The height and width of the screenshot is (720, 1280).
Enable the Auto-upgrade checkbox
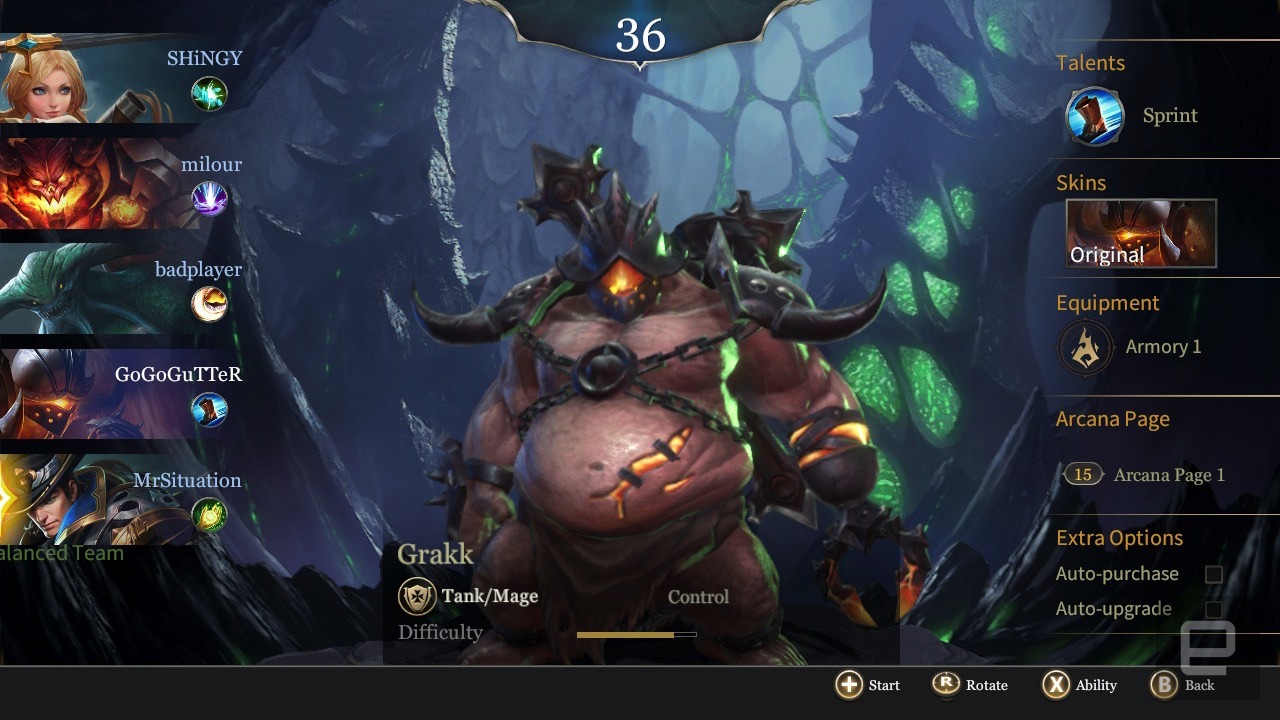(x=1213, y=609)
